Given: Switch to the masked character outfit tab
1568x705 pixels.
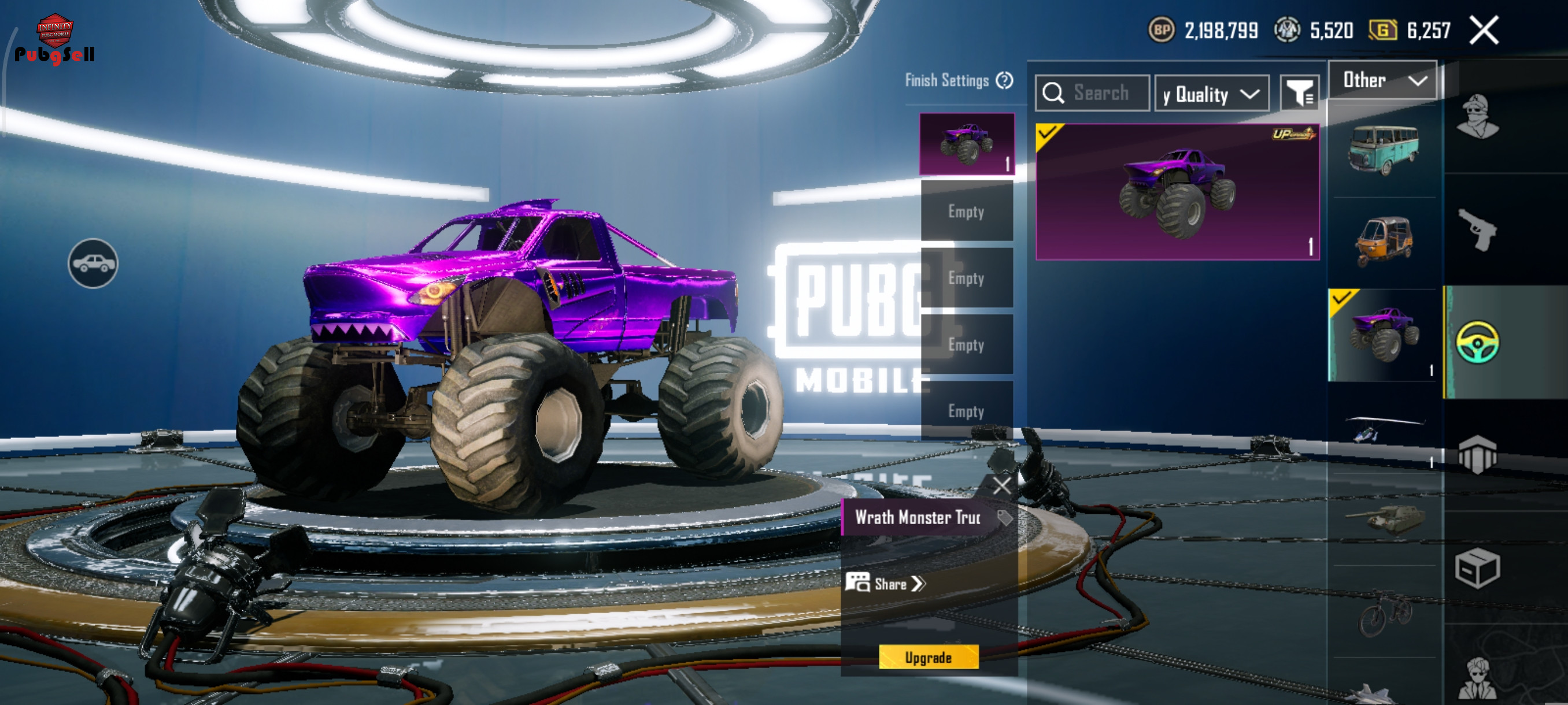Looking at the screenshot, I should 1477,117.
